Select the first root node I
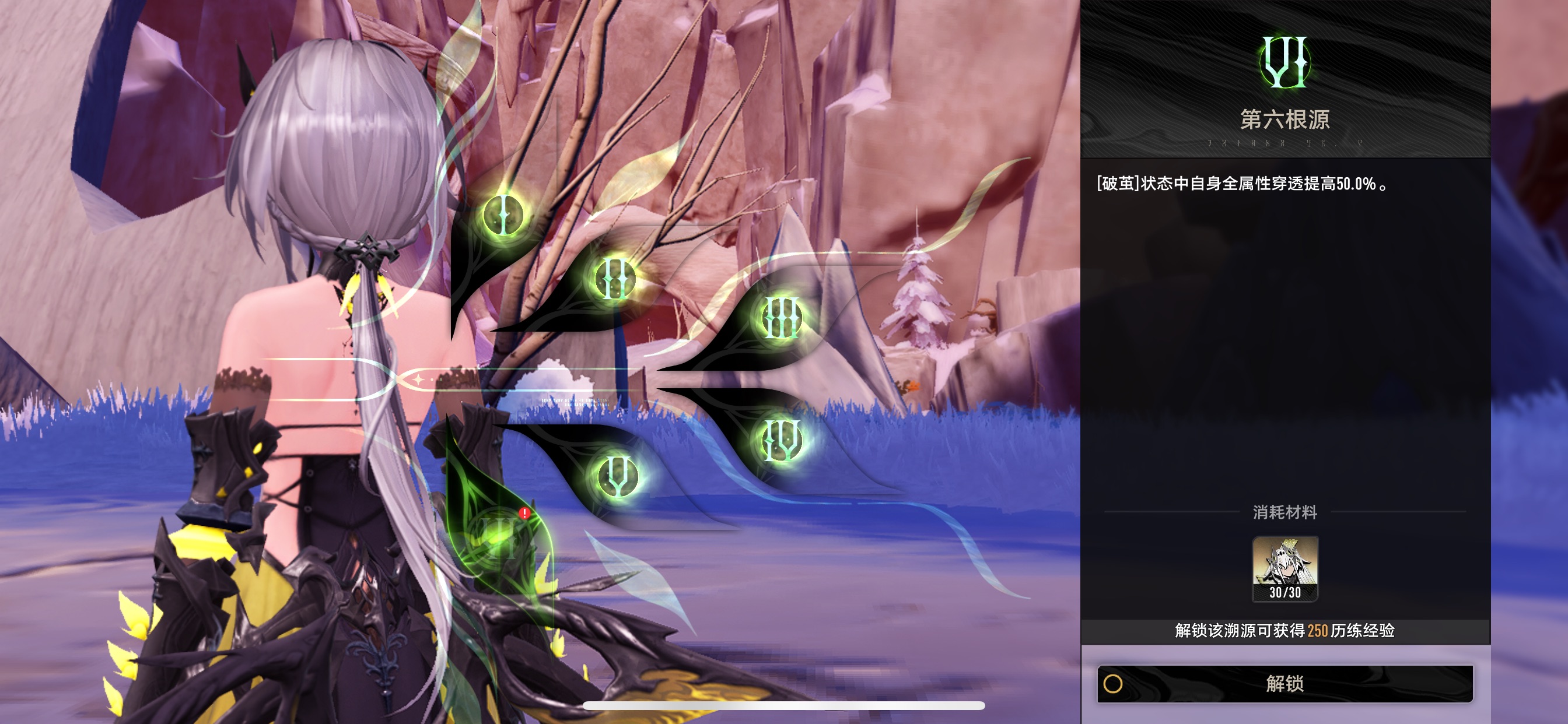Image resolution: width=1568 pixels, height=724 pixels. pyautogui.click(x=503, y=215)
